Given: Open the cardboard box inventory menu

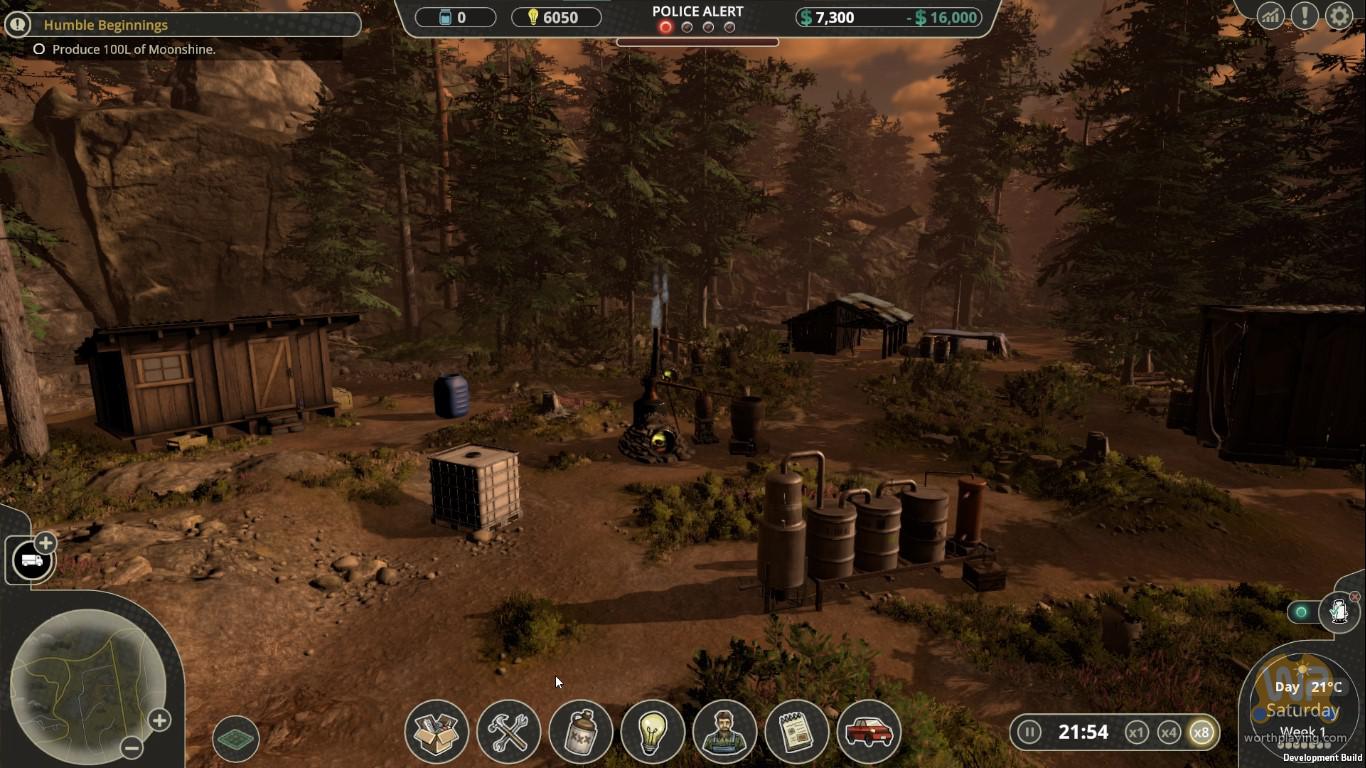Looking at the screenshot, I should pos(437,732).
